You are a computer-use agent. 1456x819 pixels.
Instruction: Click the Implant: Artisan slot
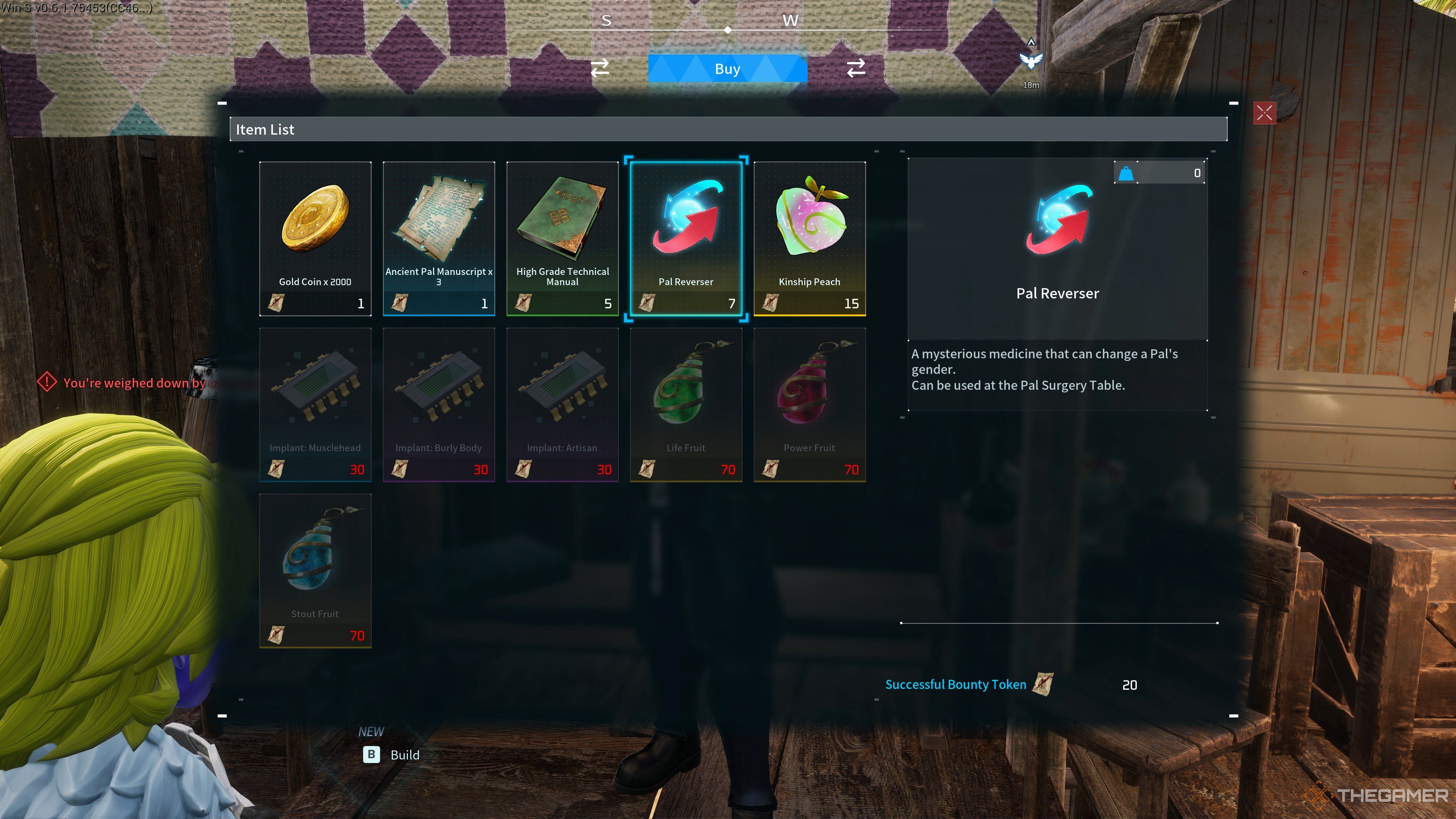coord(562,404)
